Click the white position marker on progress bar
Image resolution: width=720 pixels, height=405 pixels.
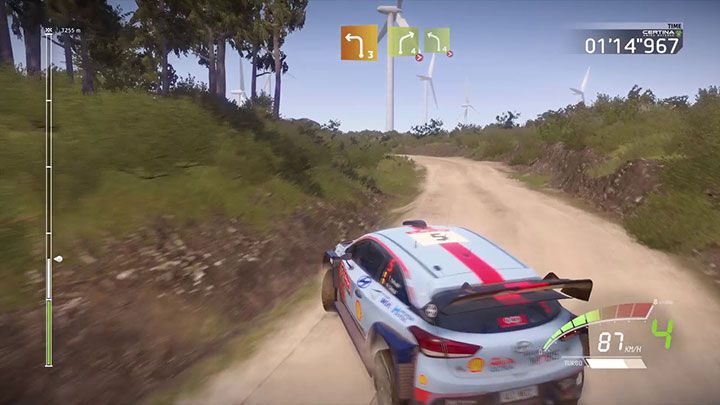click(x=57, y=258)
